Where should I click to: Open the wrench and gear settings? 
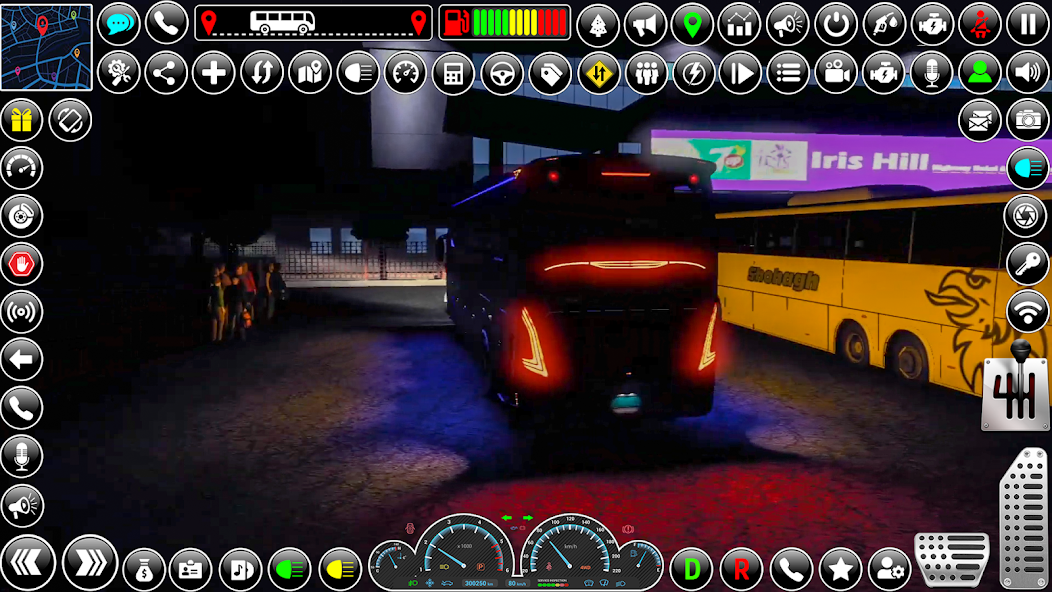(119, 73)
